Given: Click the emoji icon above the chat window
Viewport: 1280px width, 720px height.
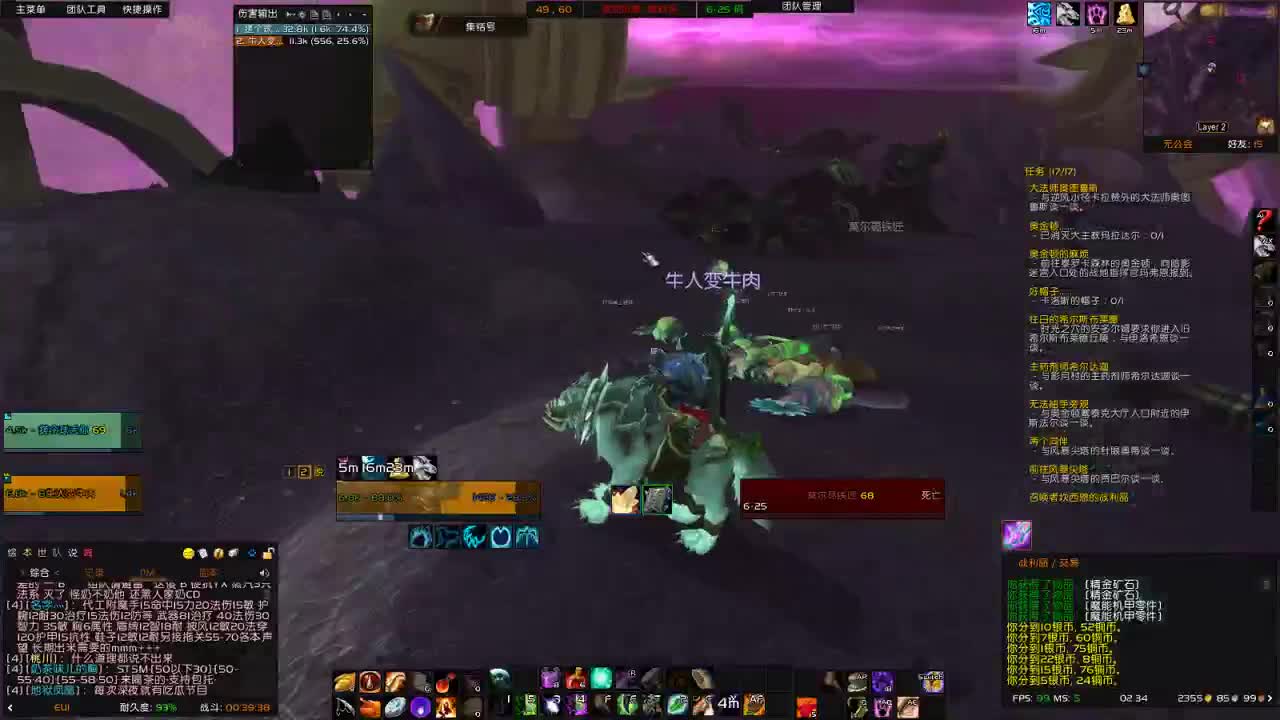Looking at the screenshot, I should (x=189, y=553).
